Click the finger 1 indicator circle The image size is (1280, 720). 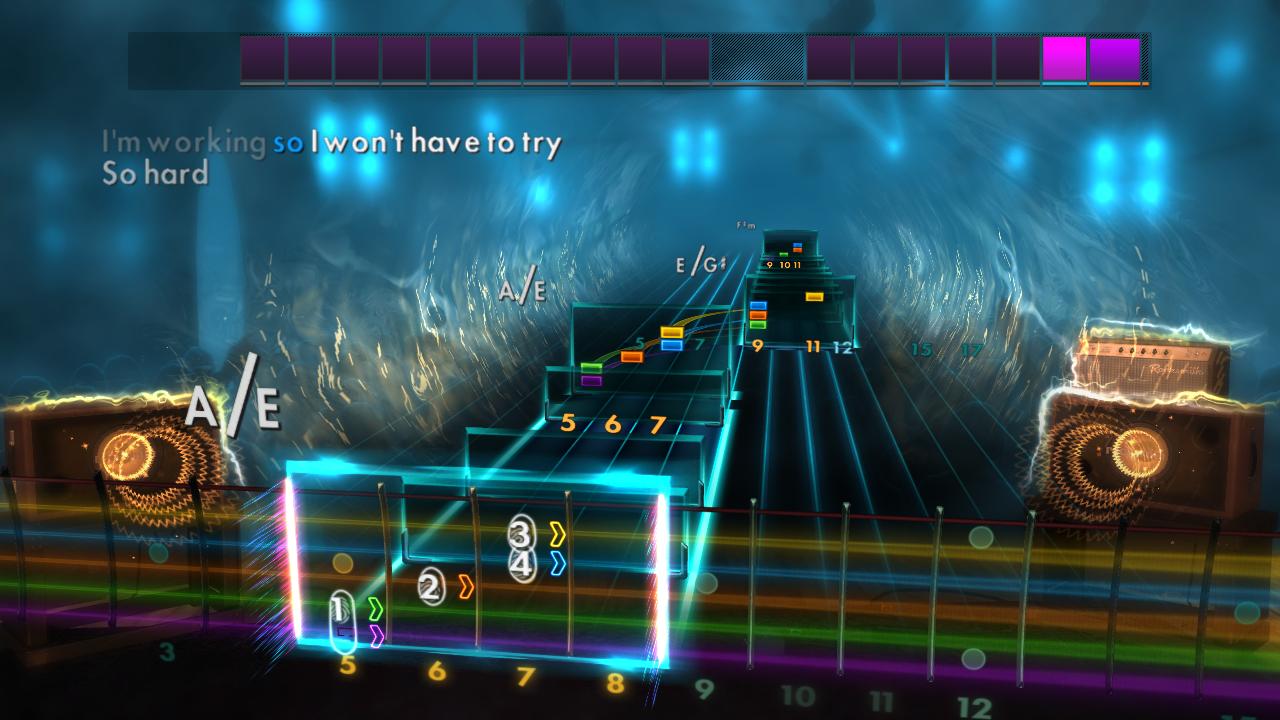[340, 606]
